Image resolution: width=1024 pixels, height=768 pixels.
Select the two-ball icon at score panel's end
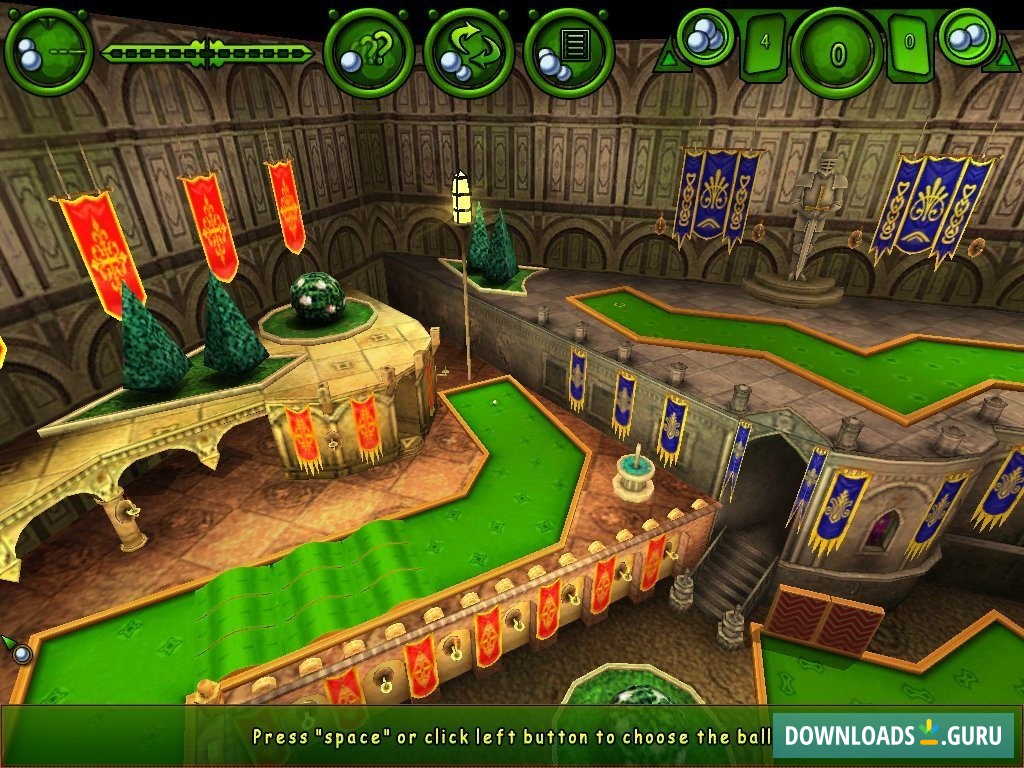click(966, 37)
